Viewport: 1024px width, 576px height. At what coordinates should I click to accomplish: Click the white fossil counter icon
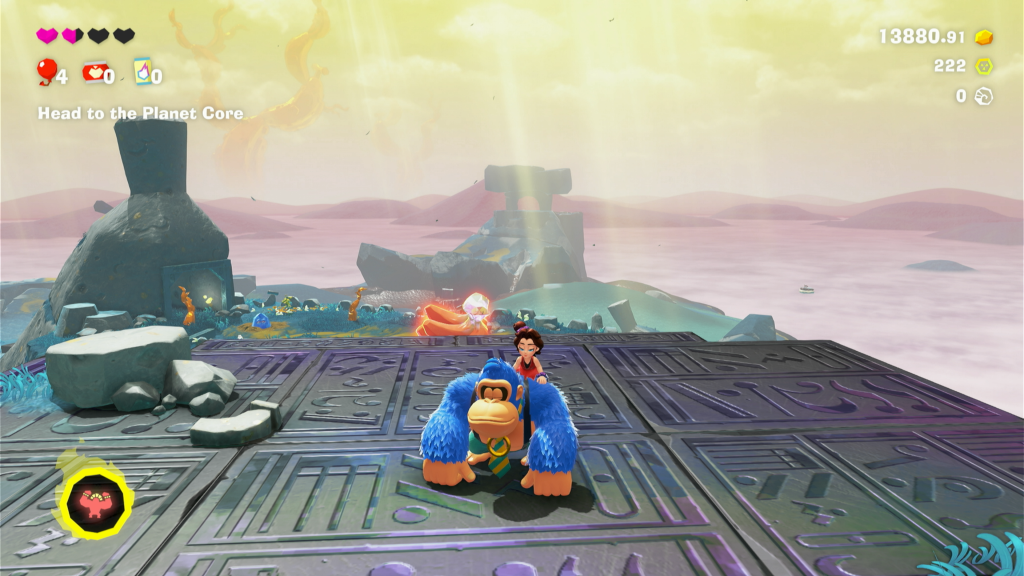[984, 96]
